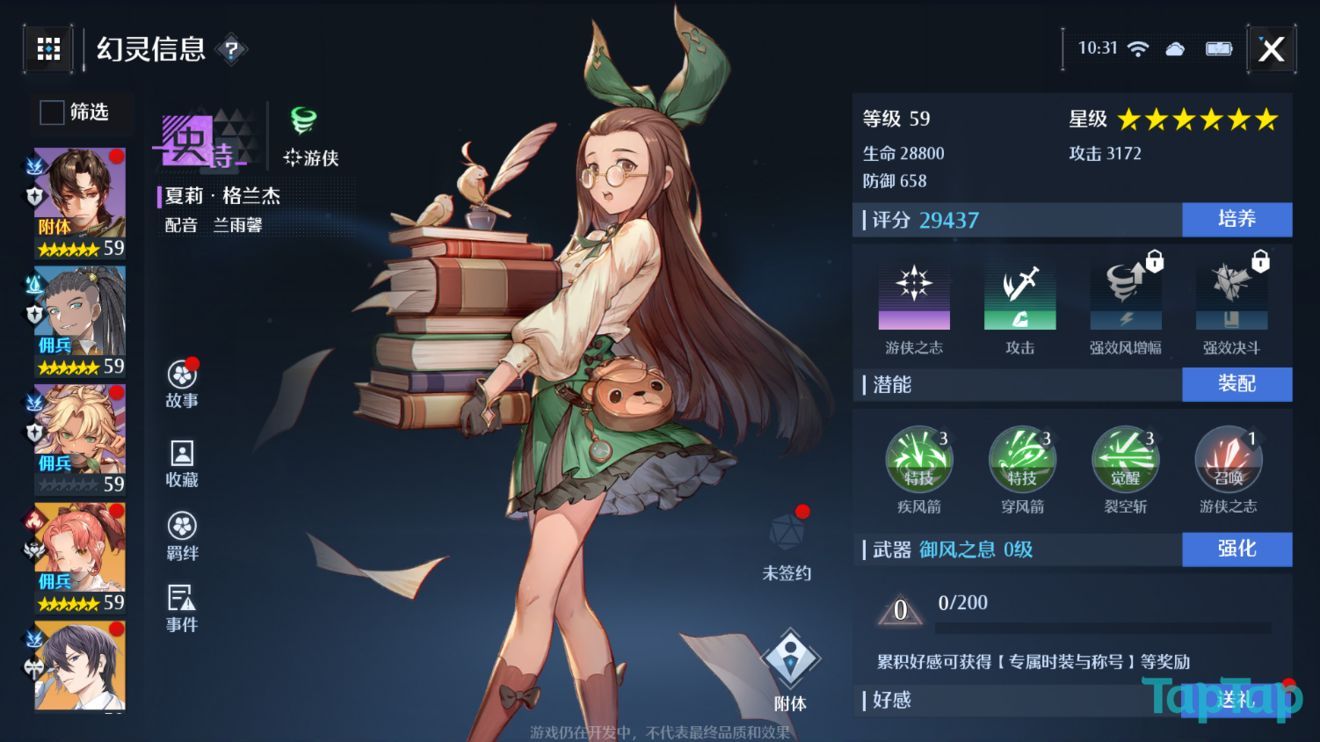
Task: Select the 疾风箭 skill icon
Action: pos(921,459)
